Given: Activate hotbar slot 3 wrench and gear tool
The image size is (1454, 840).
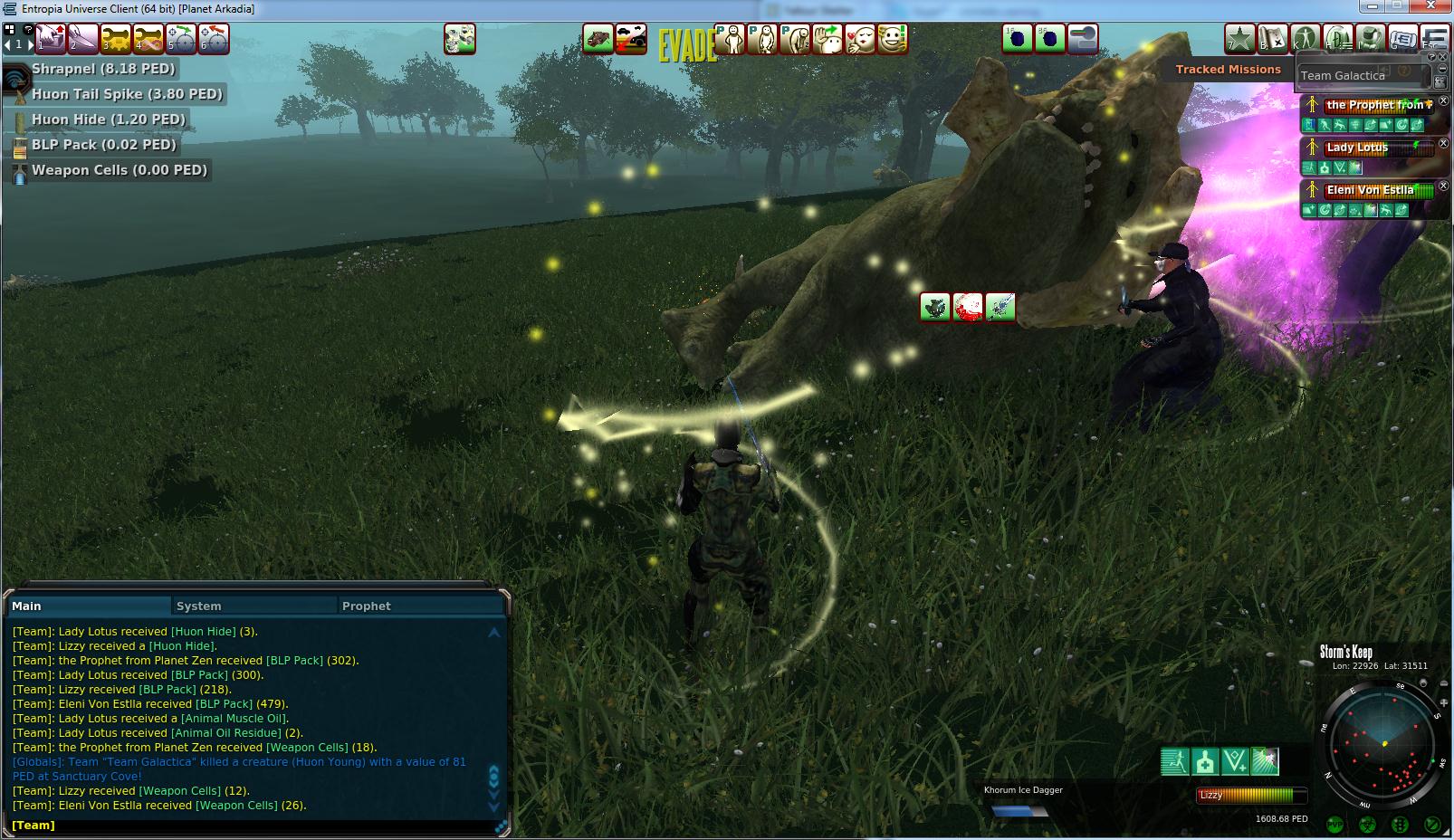Looking at the screenshot, I should pos(116,40).
